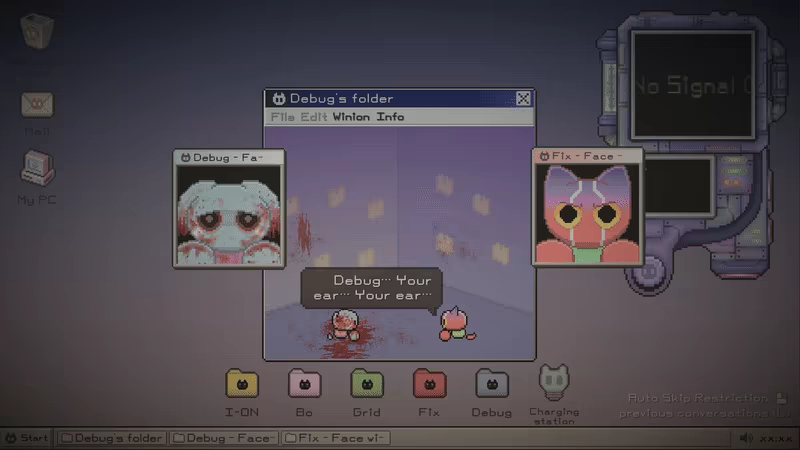Open the Mail desktop icon

click(38, 104)
